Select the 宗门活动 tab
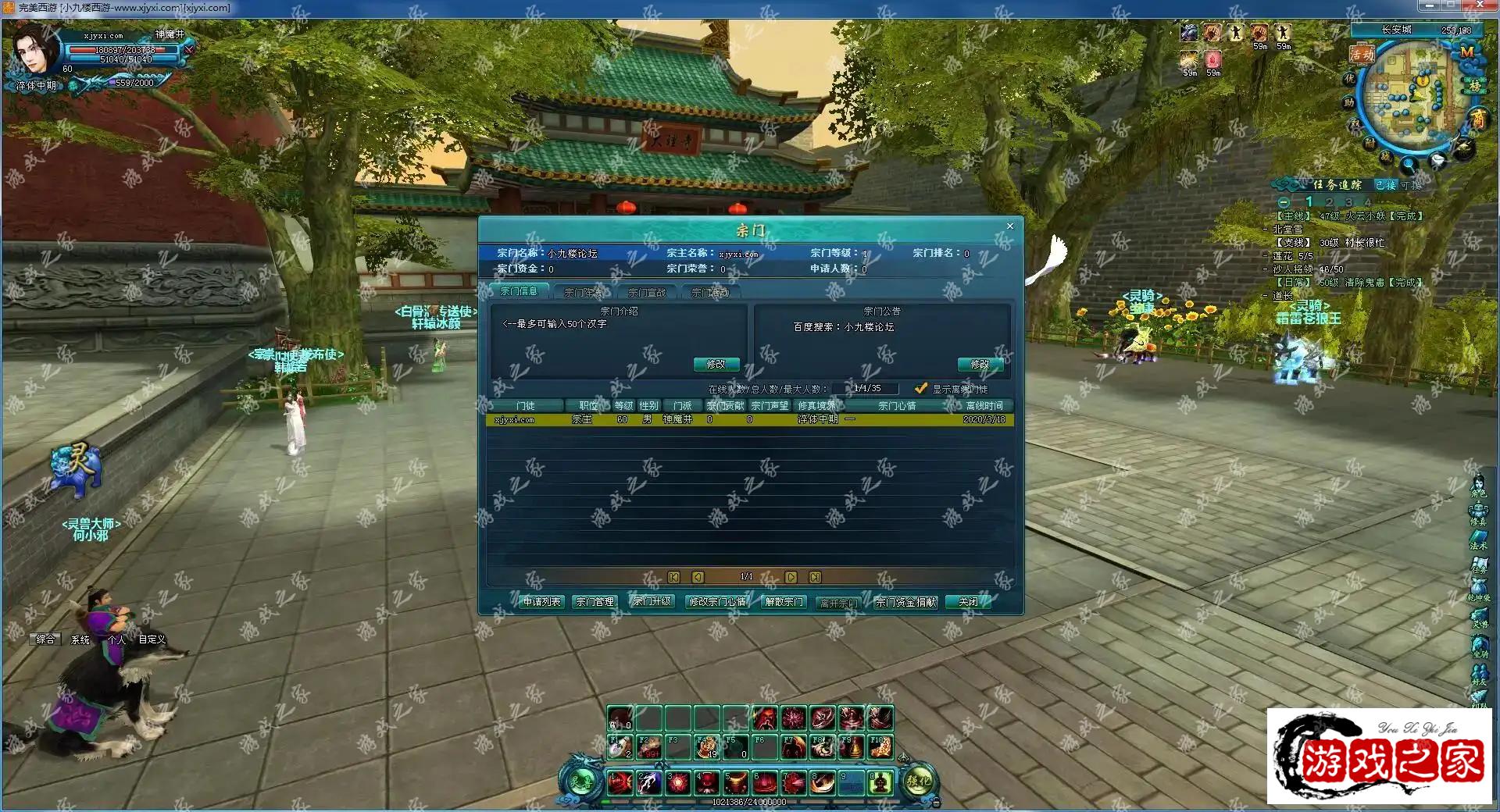The image size is (1500, 812). [x=710, y=293]
